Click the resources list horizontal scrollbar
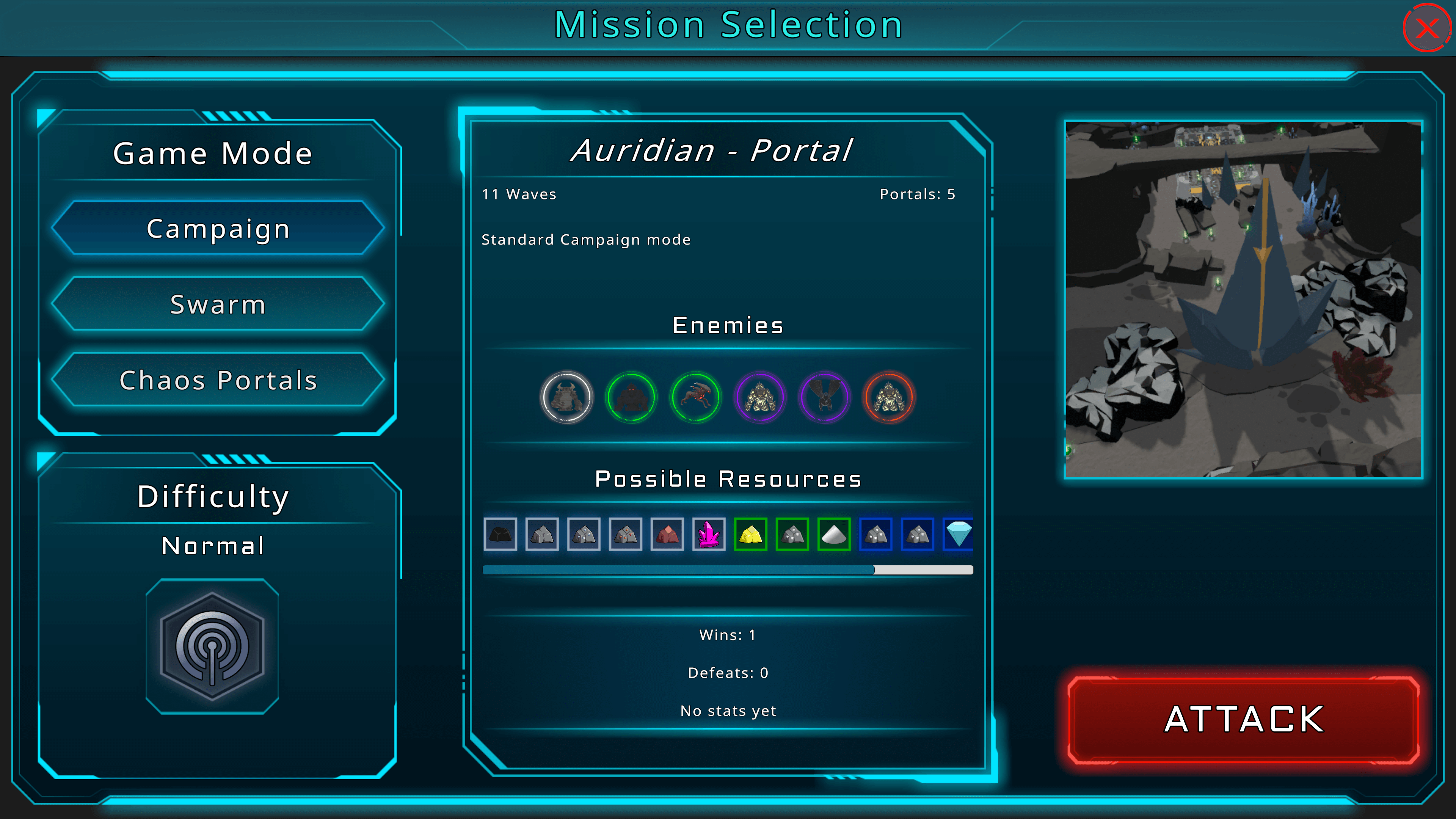1456x819 pixels. [678, 570]
